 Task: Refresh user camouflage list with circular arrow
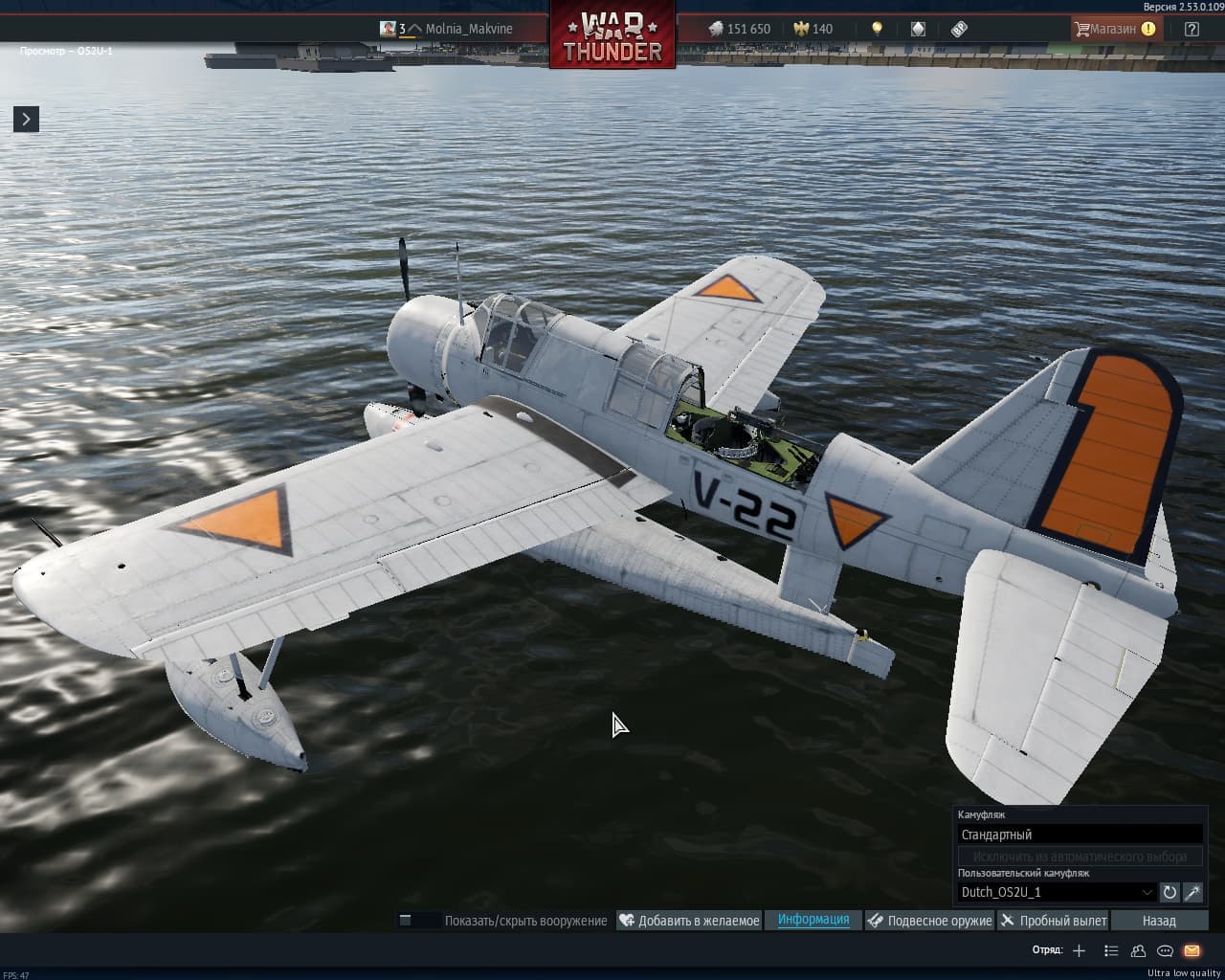click(1169, 892)
